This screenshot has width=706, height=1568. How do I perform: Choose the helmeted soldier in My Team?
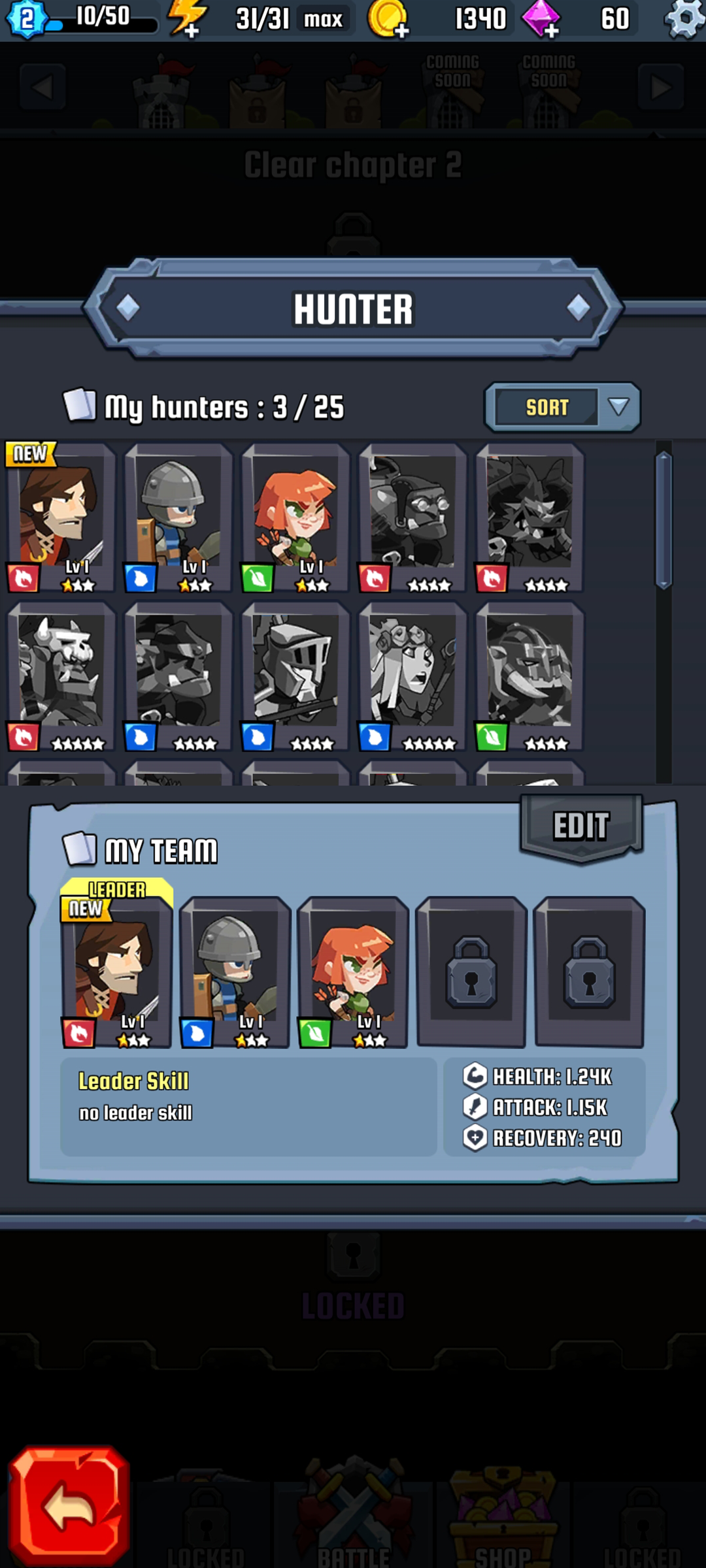pos(235,971)
